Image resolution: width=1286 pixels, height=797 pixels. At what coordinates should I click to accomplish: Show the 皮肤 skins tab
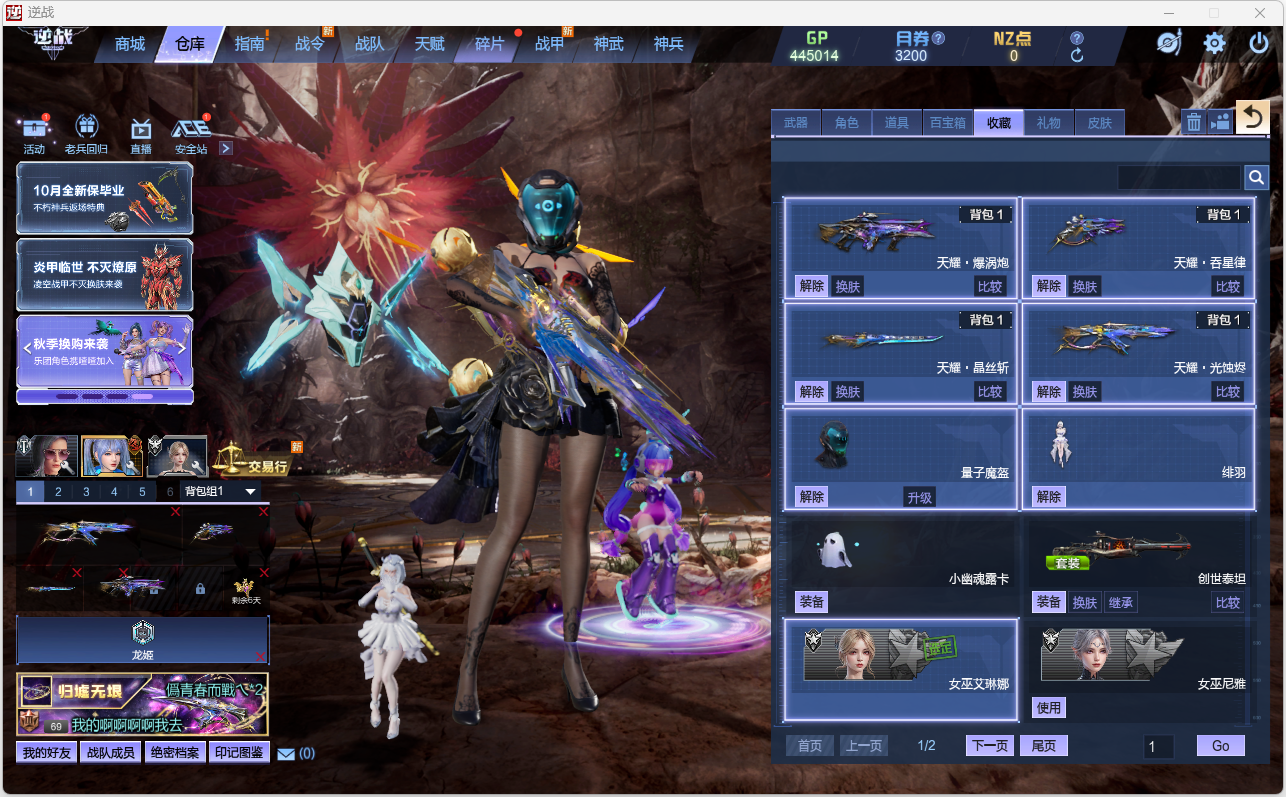pos(1099,123)
